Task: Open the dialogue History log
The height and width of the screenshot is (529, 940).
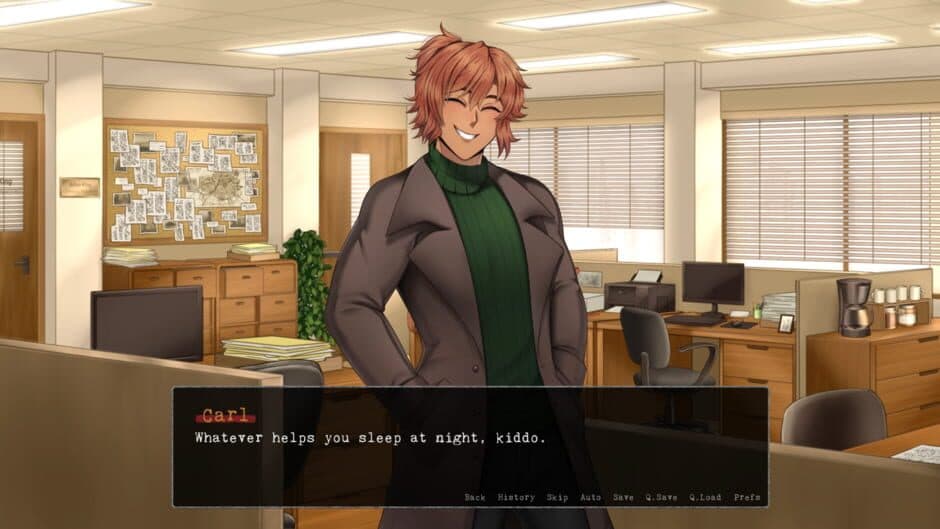Action: click(x=516, y=497)
